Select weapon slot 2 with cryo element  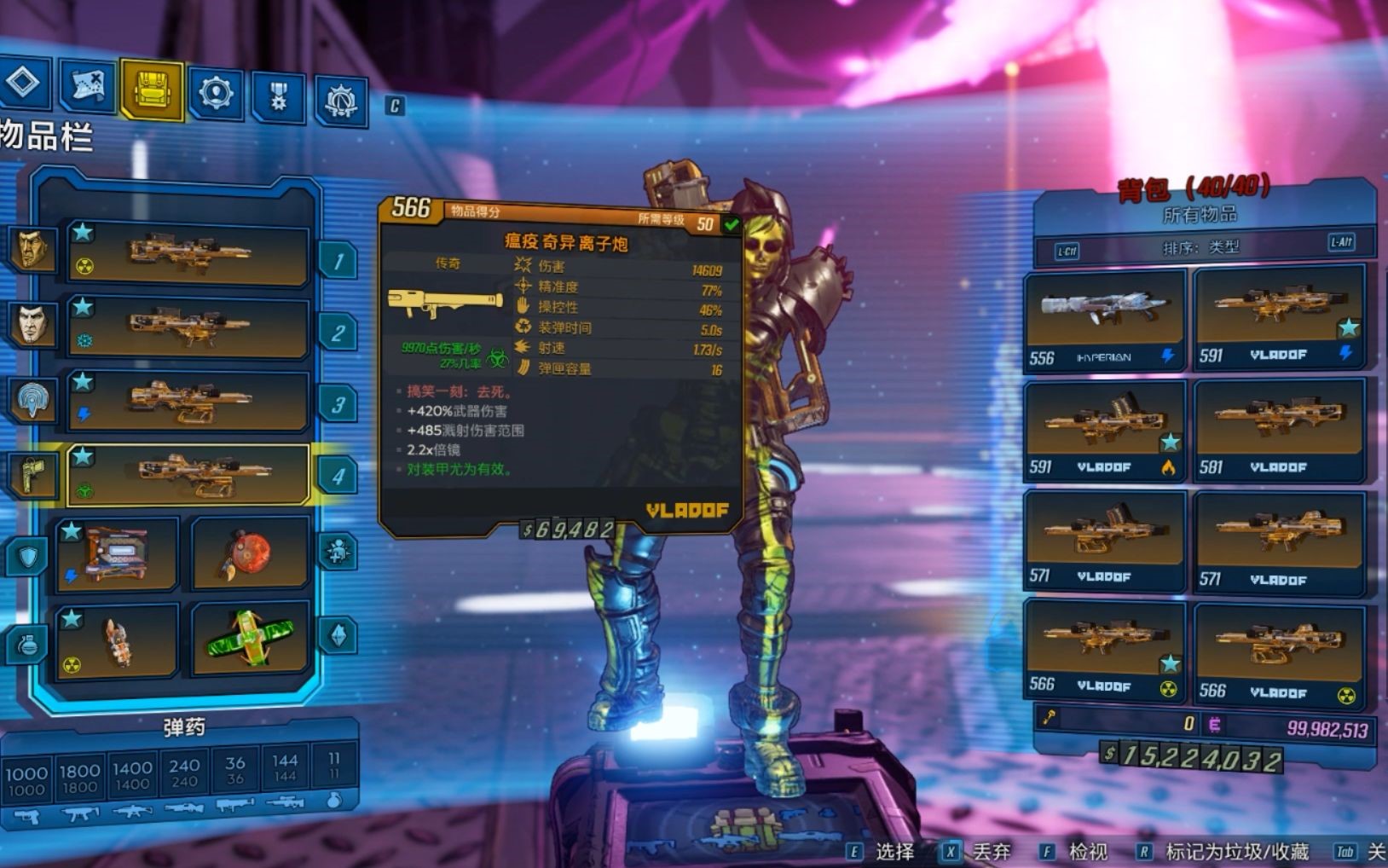point(188,327)
